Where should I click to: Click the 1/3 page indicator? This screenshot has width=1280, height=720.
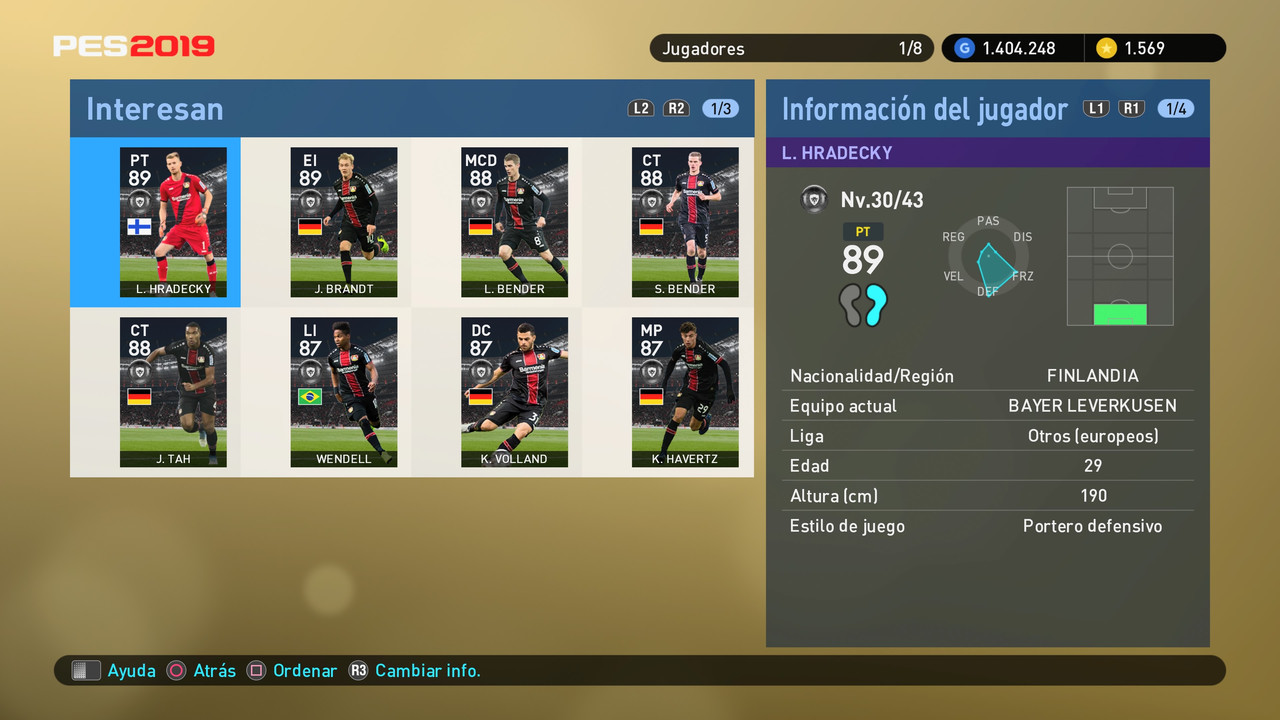click(x=718, y=108)
